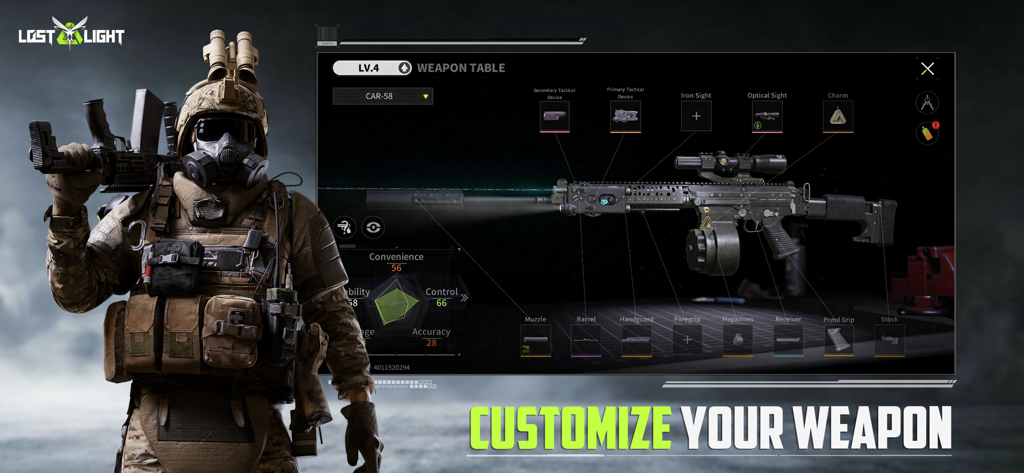The height and width of the screenshot is (473, 1024).
Task: Select the Receiver attachment slot
Action: click(x=788, y=340)
